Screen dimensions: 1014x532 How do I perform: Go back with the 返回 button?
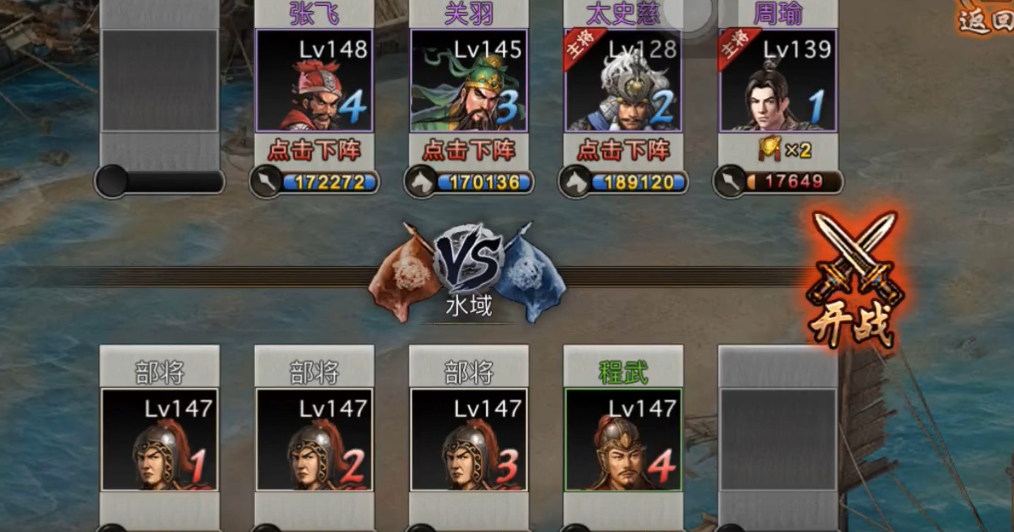(986, 18)
